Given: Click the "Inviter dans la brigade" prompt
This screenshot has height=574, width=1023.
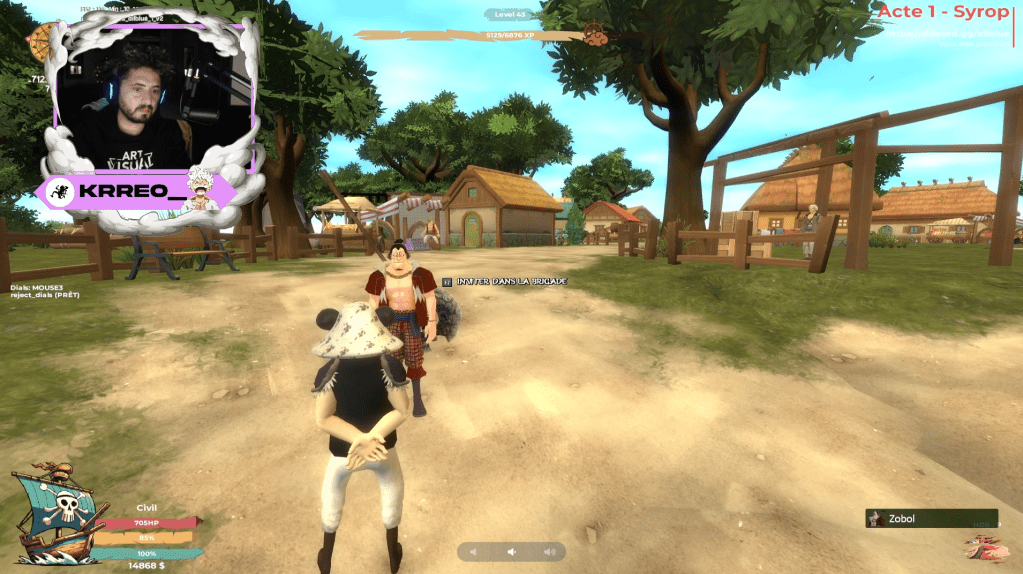Looking at the screenshot, I should 505,282.
